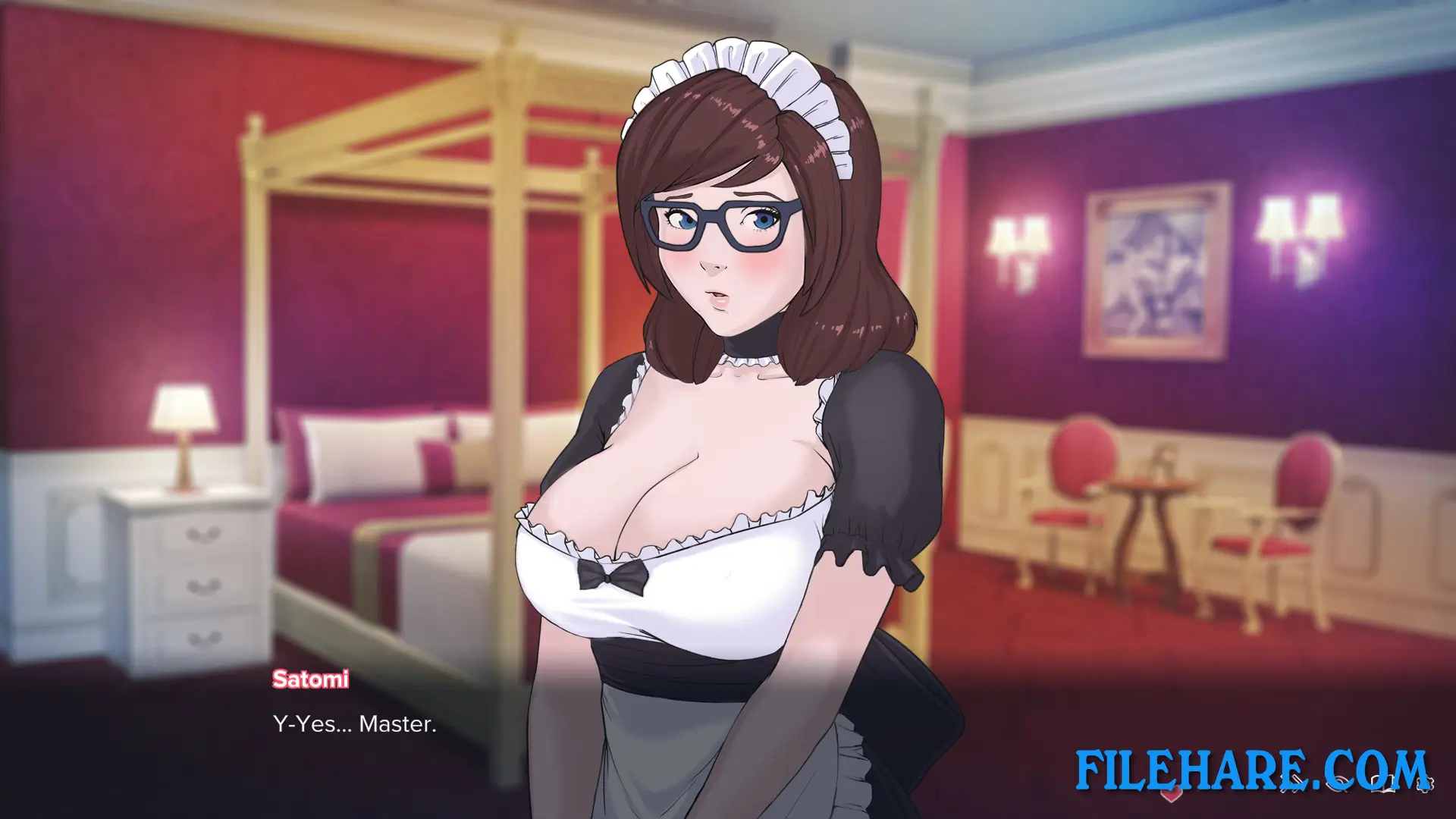
Task: Click the pink heart affection icon
Action: [1172, 794]
